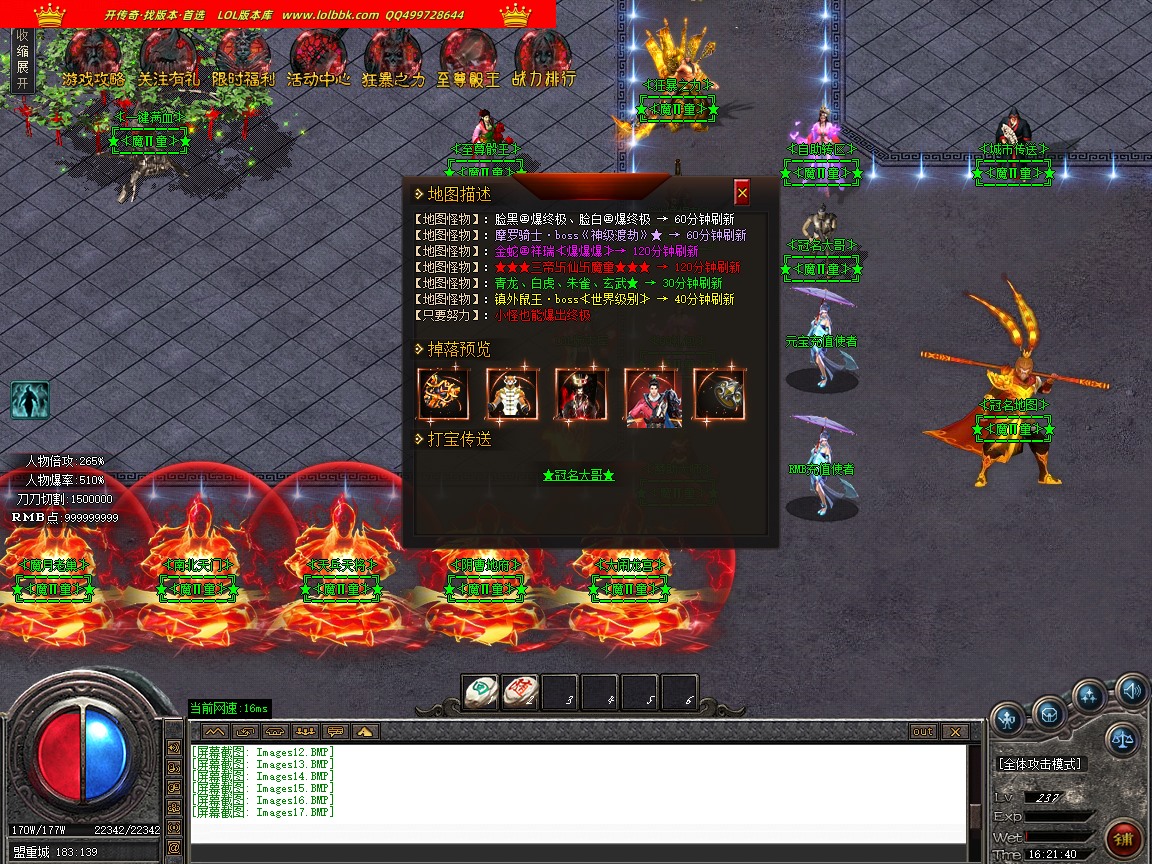Toggle the 收缩展开 top menu collapse button

point(22,60)
